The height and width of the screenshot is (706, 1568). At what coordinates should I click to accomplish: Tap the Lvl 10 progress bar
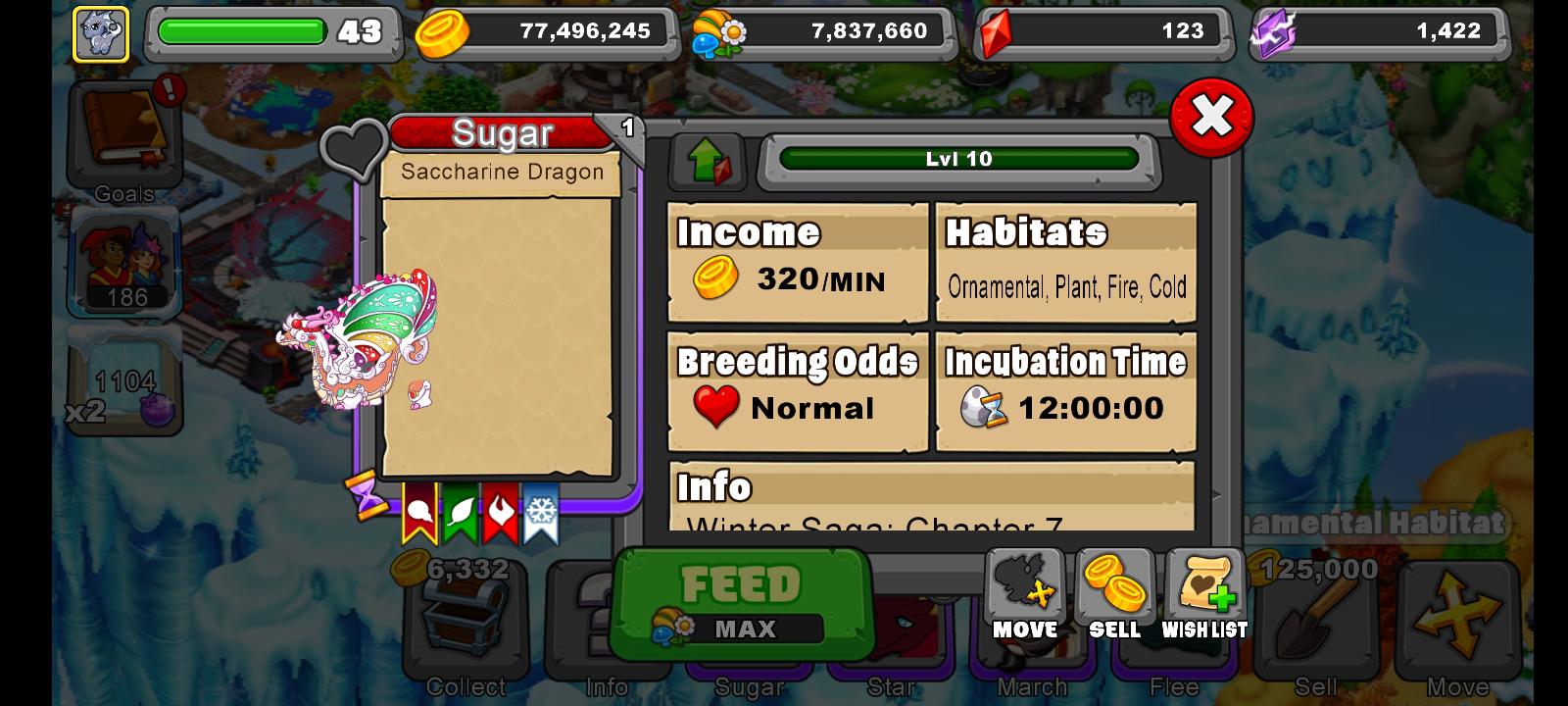pyautogui.click(x=958, y=160)
